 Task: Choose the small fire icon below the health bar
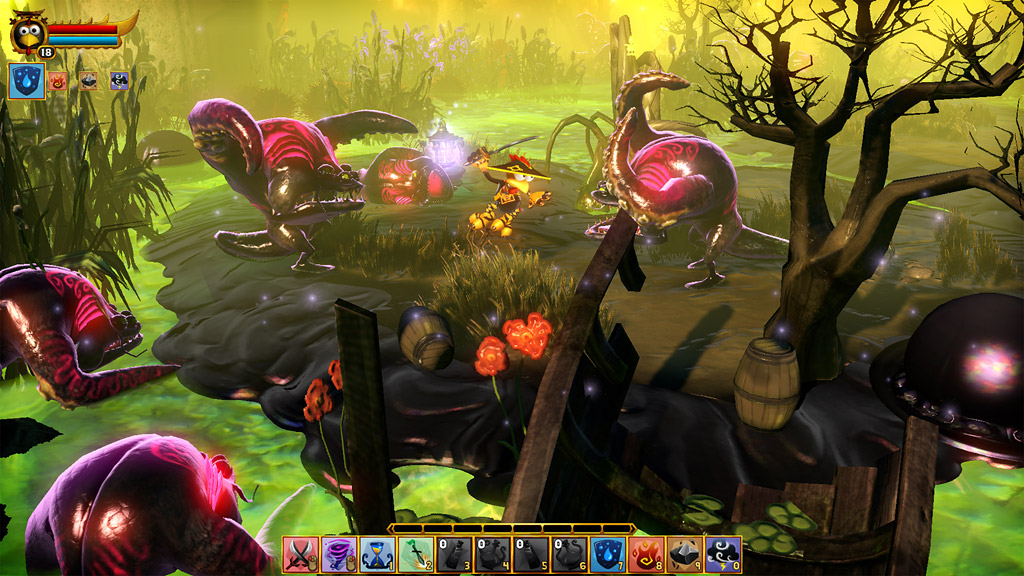pyautogui.click(x=58, y=81)
